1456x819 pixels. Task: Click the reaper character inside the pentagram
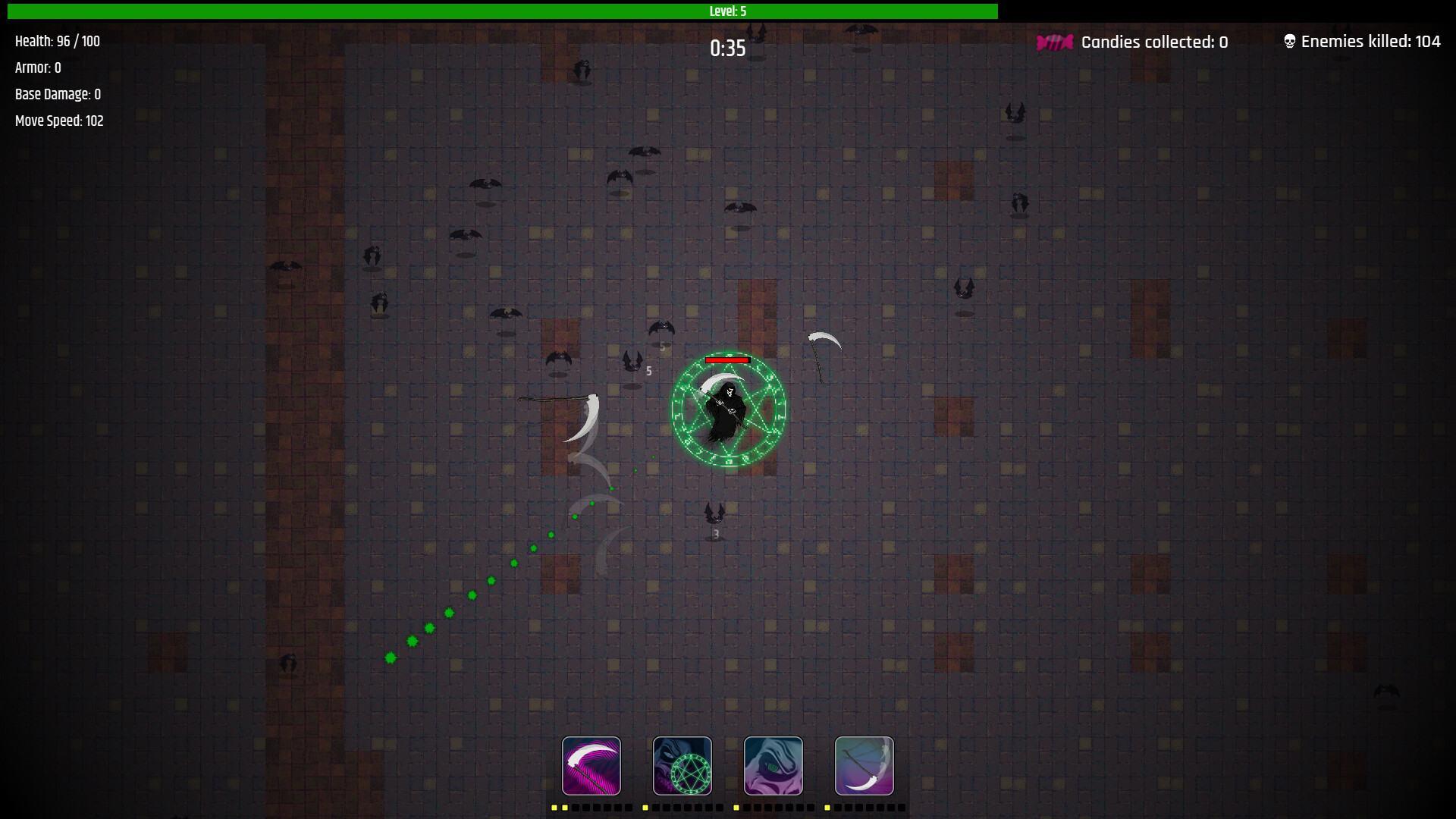[724, 409]
